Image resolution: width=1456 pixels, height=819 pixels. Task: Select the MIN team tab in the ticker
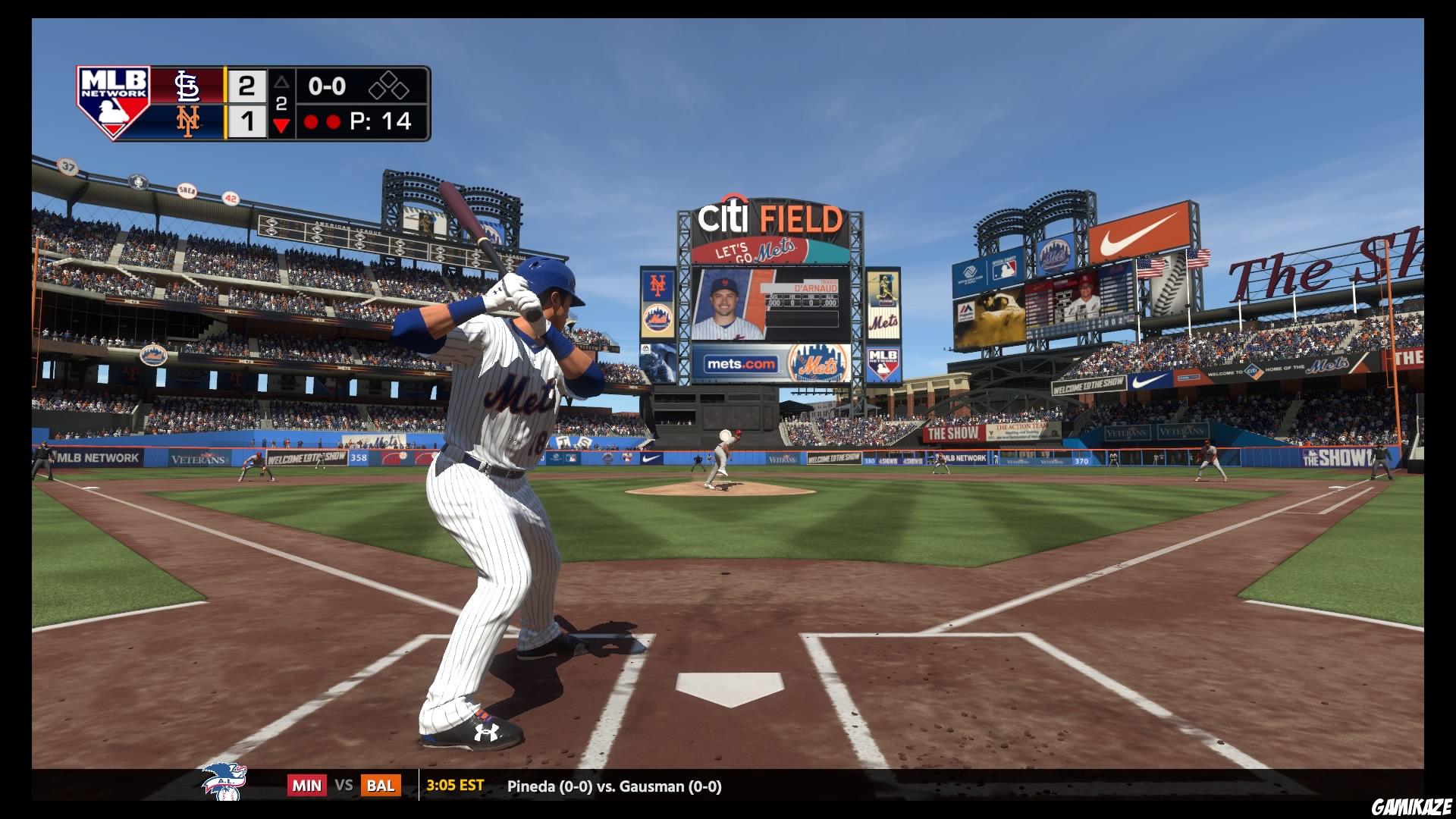(306, 786)
